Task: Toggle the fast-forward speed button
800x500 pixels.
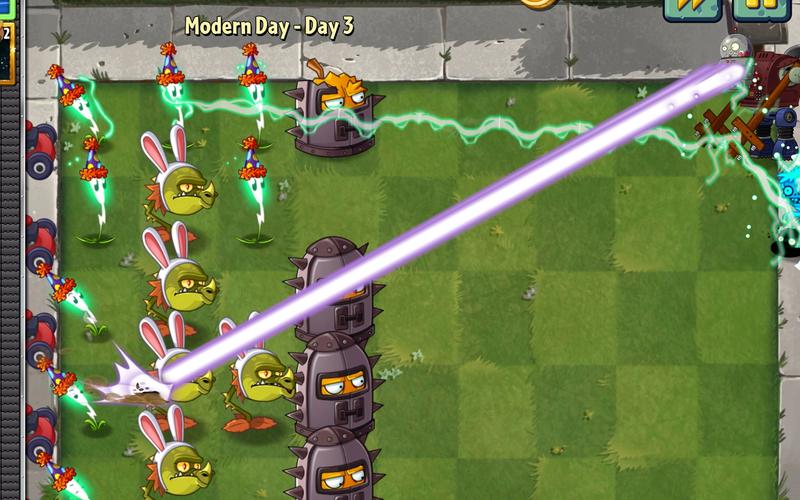Action: tap(692, 6)
